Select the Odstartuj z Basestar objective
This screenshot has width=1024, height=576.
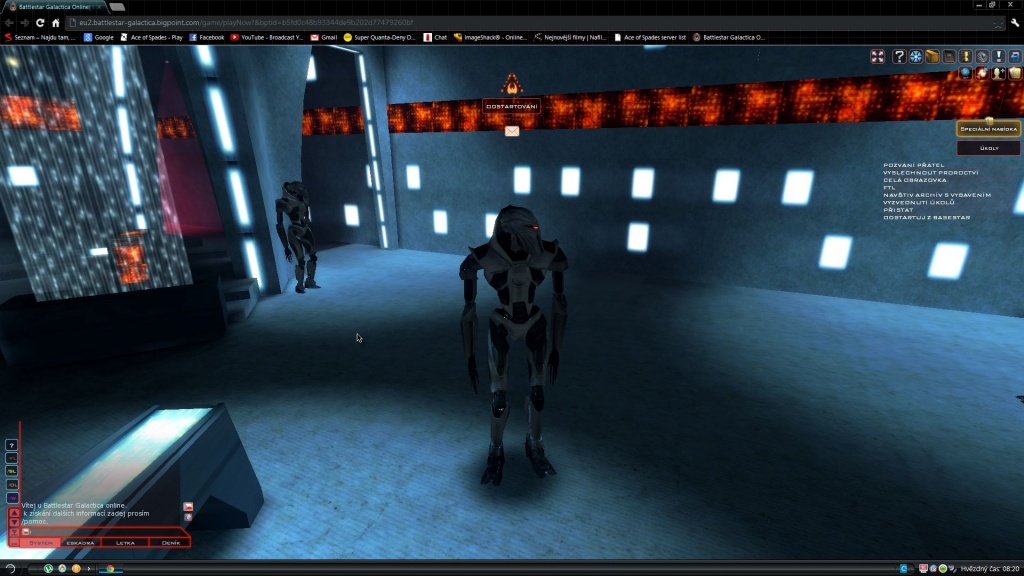926,217
